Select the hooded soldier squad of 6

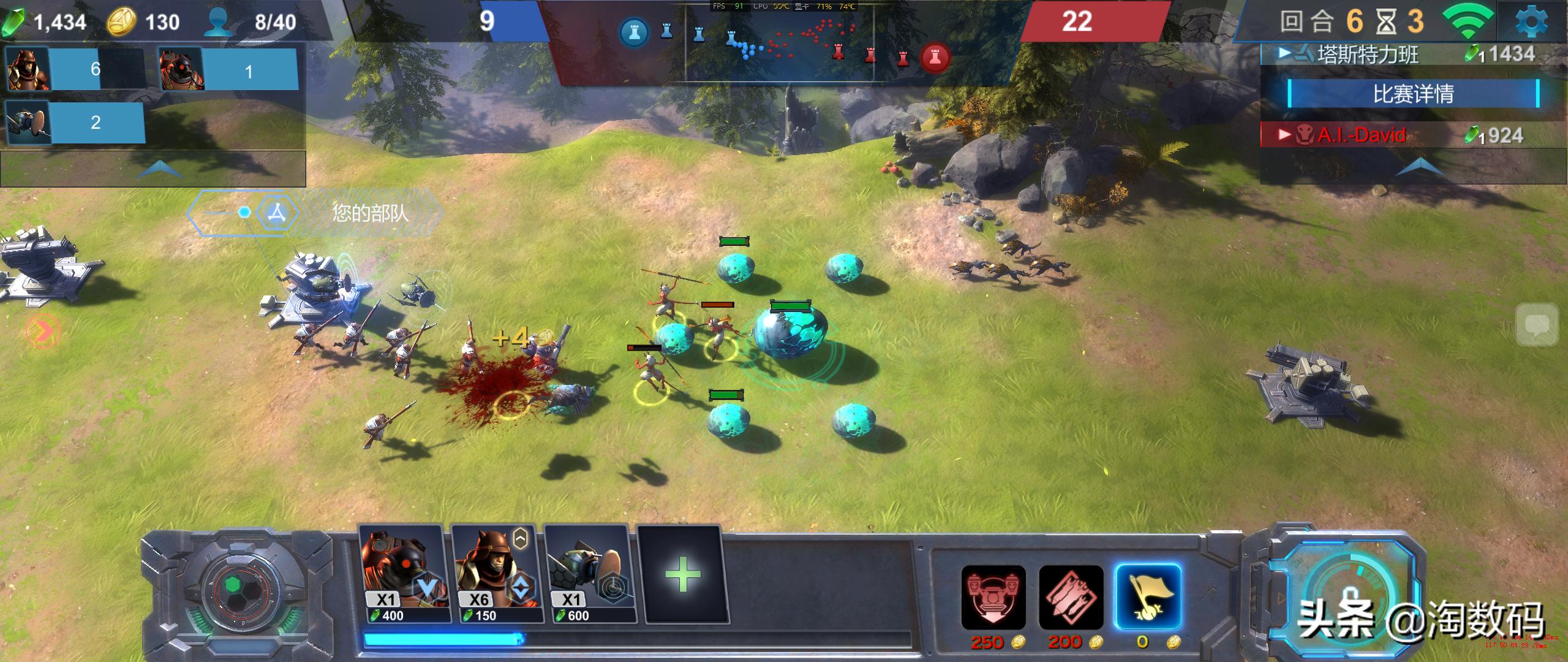(75, 69)
